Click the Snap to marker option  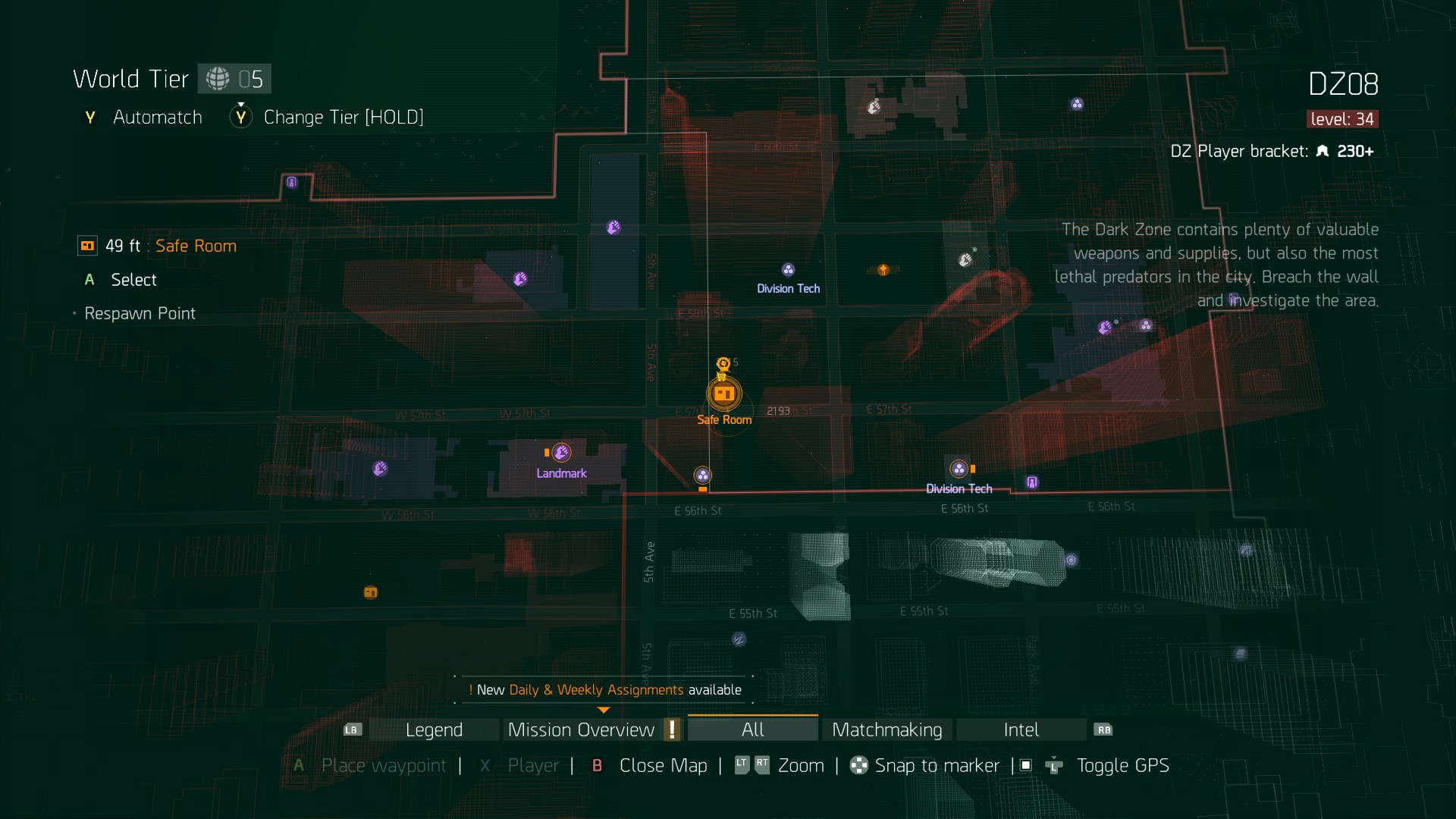pyautogui.click(x=937, y=766)
